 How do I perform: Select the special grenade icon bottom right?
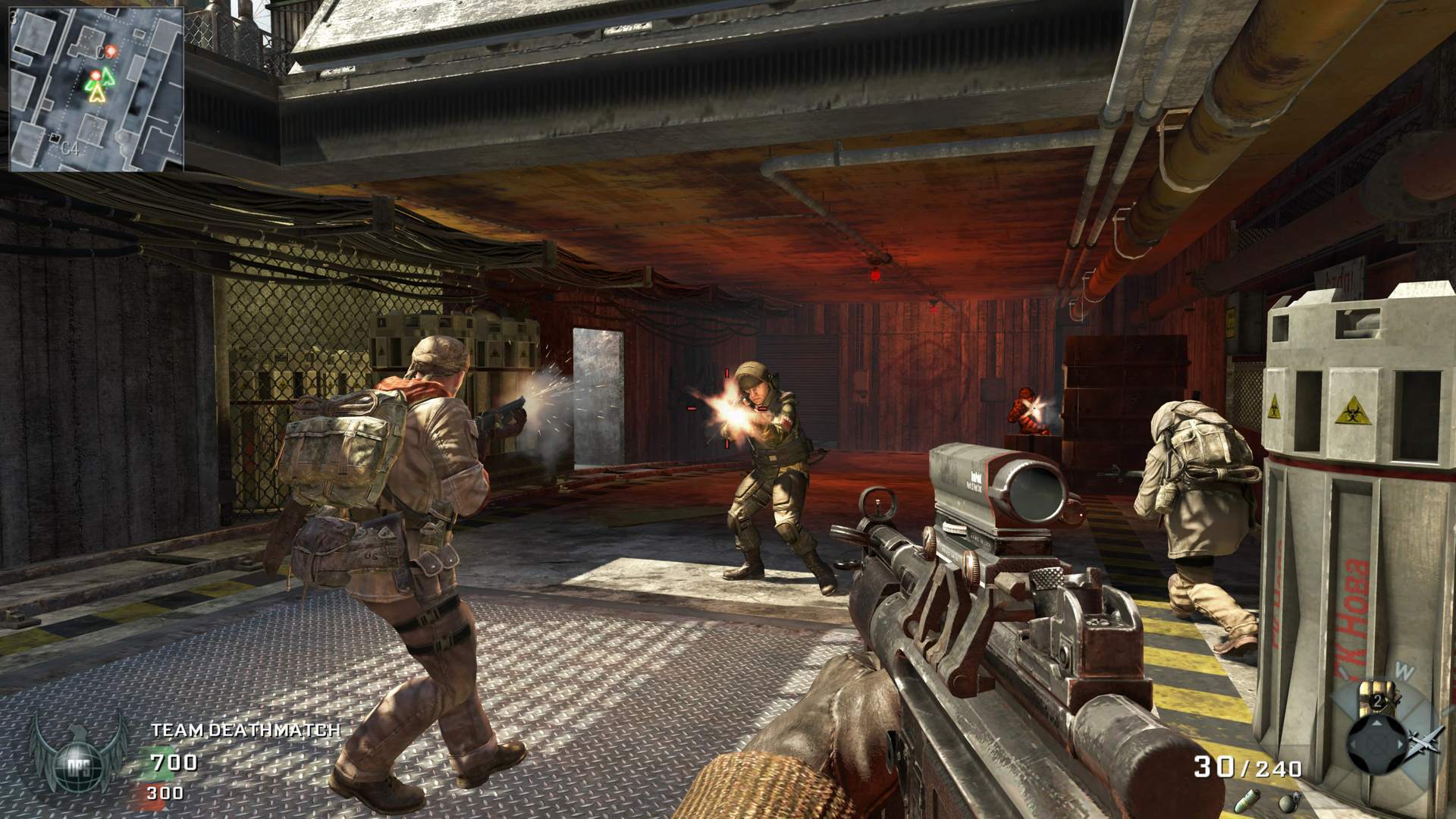pyautogui.click(x=1247, y=801)
